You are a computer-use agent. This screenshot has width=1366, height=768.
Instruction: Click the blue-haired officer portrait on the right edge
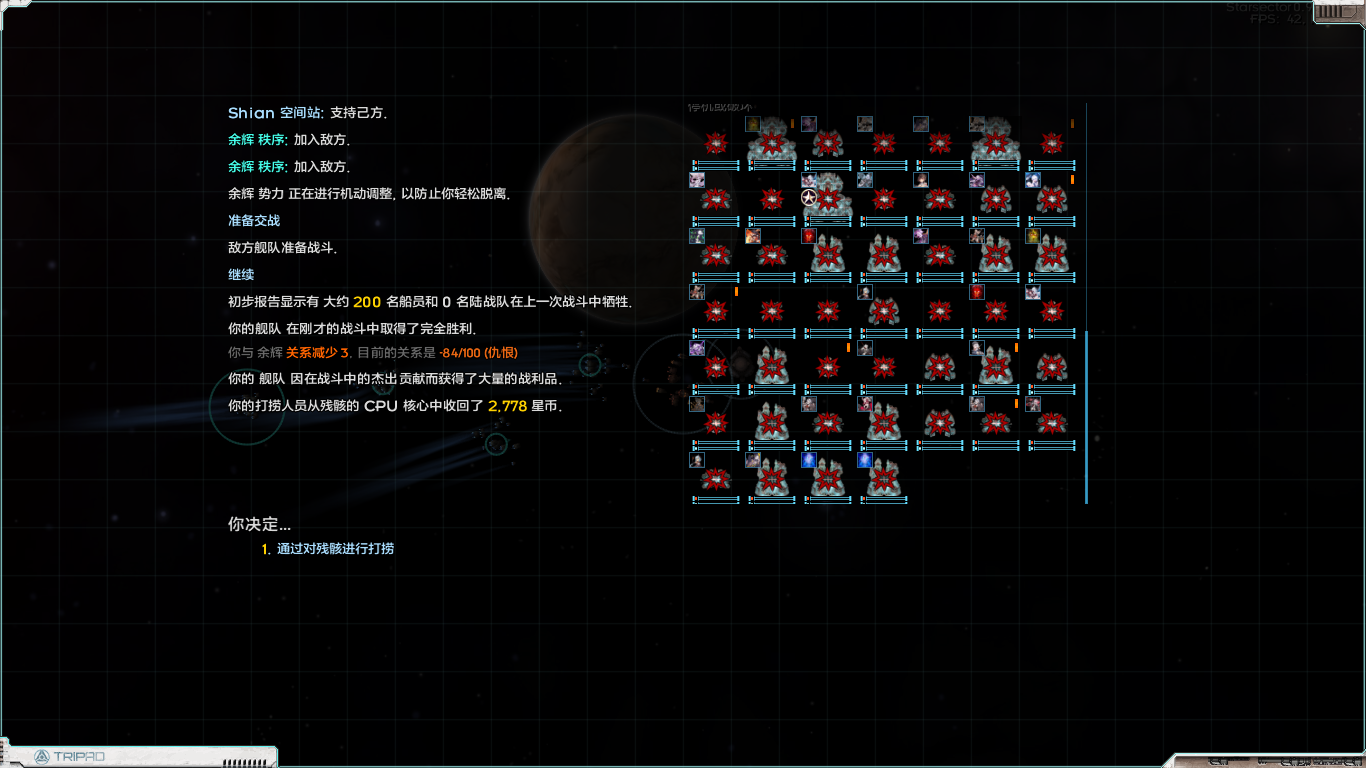1035,179
